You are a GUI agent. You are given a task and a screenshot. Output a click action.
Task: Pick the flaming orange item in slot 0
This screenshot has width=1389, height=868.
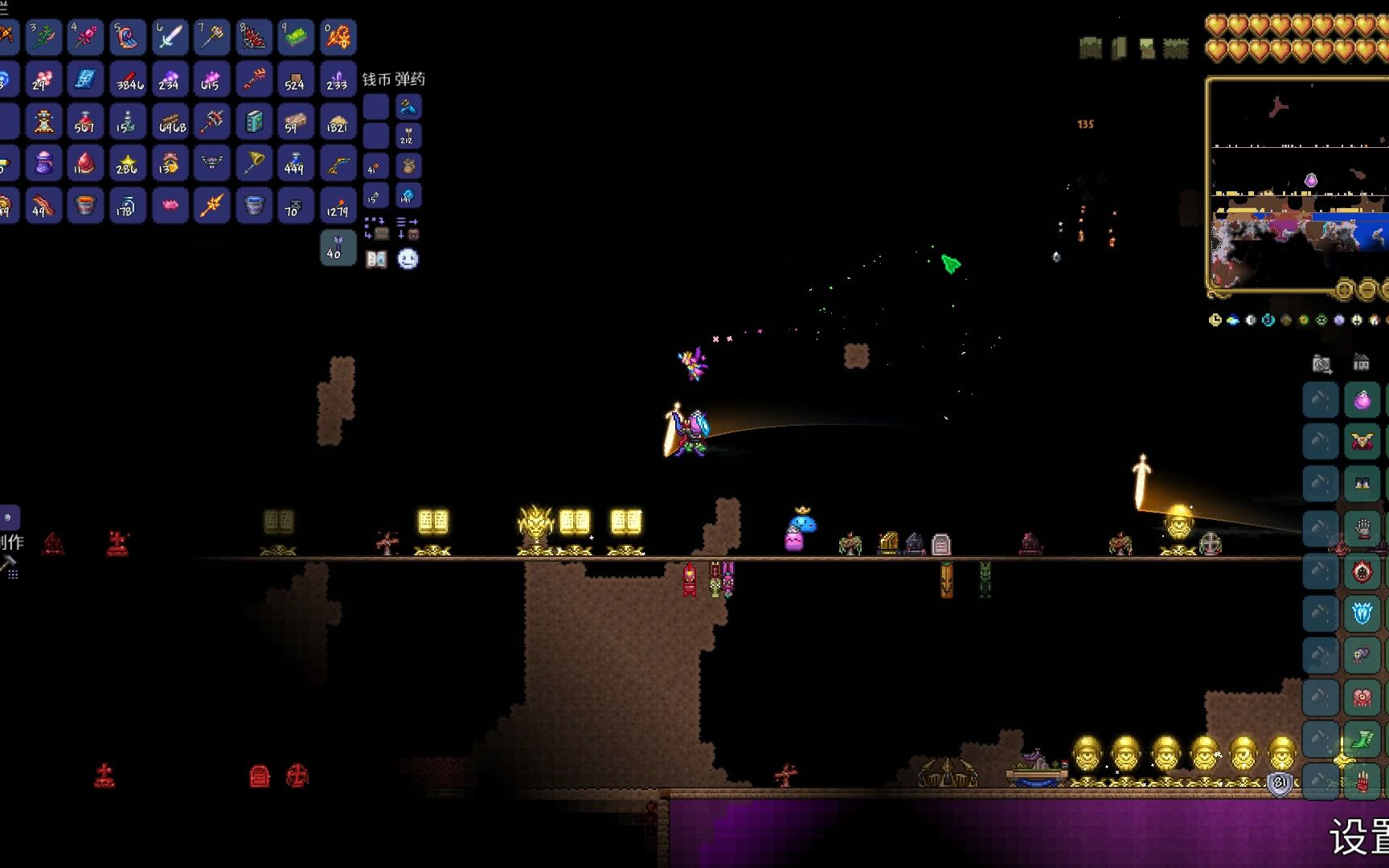pos(338,37)
